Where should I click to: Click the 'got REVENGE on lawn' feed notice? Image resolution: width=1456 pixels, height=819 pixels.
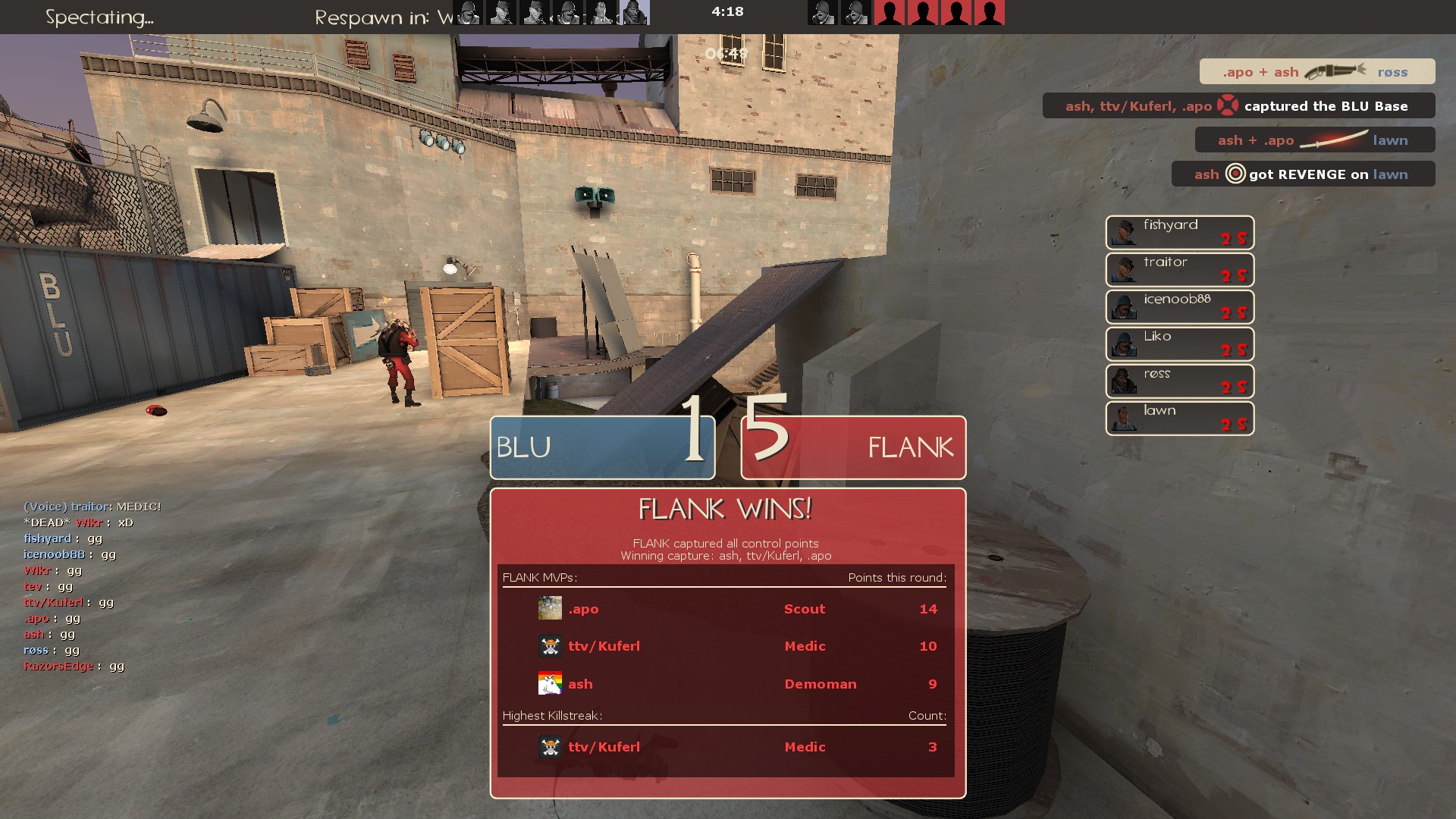1302,174
